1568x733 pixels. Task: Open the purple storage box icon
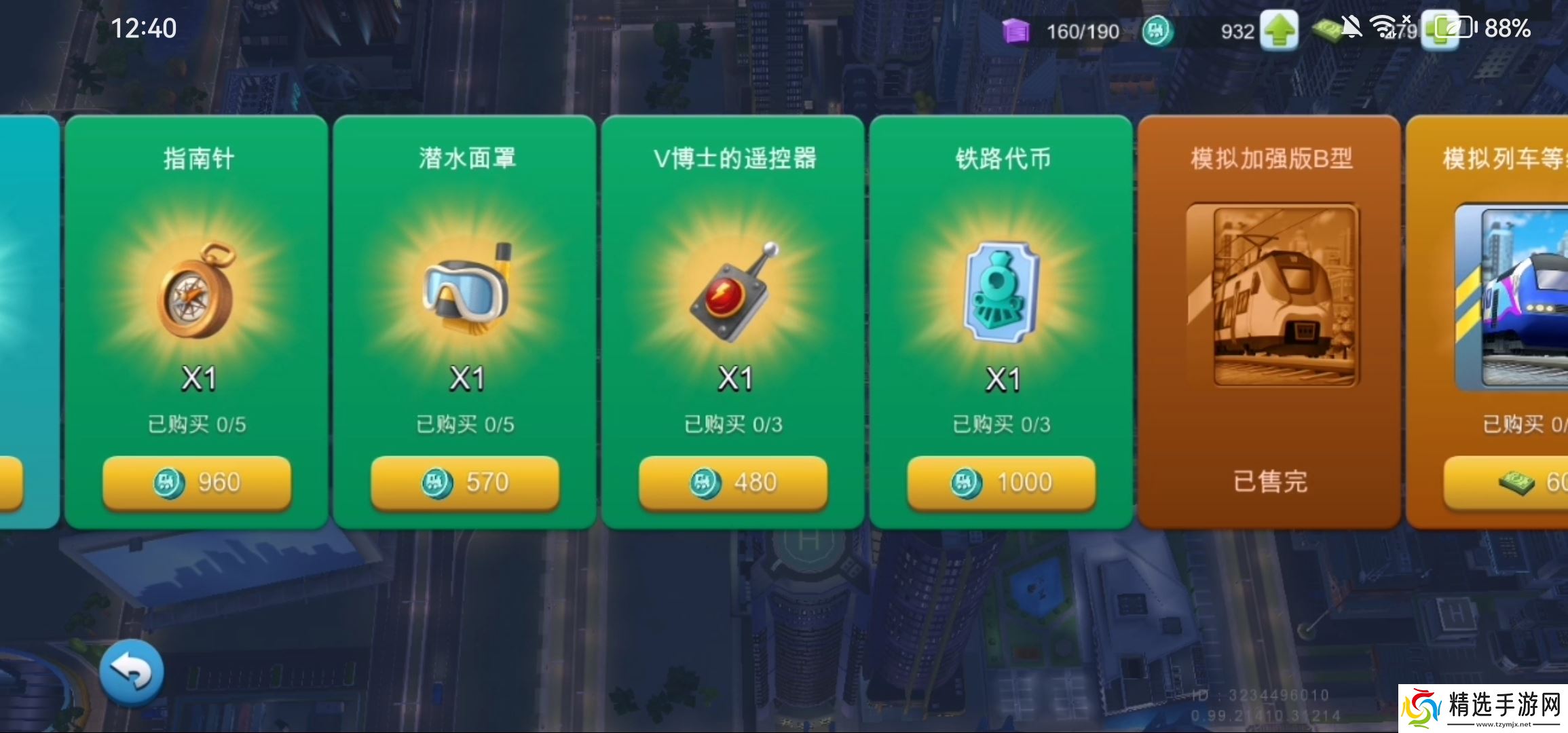tap(1015, 31)
